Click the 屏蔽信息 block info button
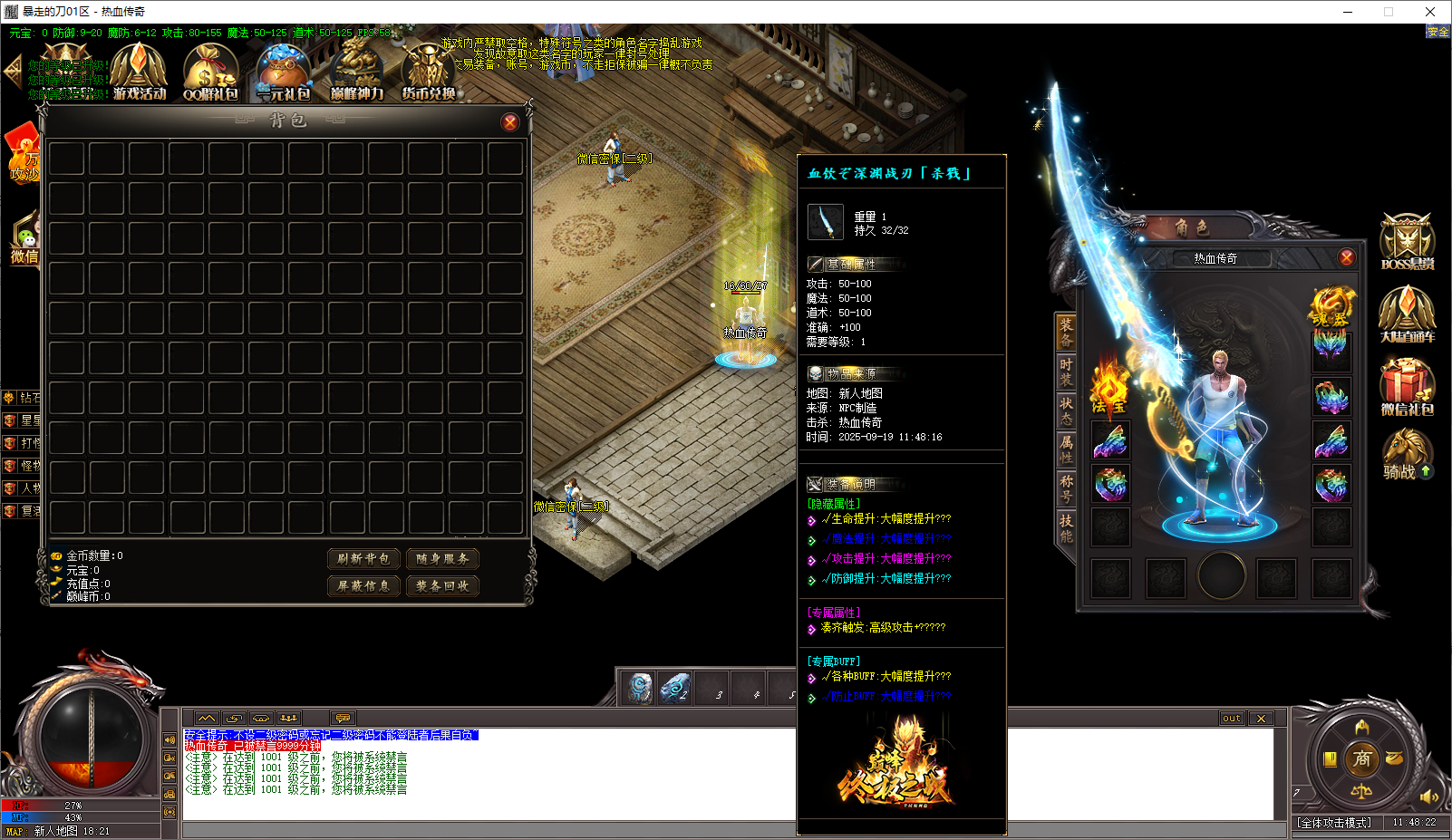 pyautogui.click(x=363, y=586)
